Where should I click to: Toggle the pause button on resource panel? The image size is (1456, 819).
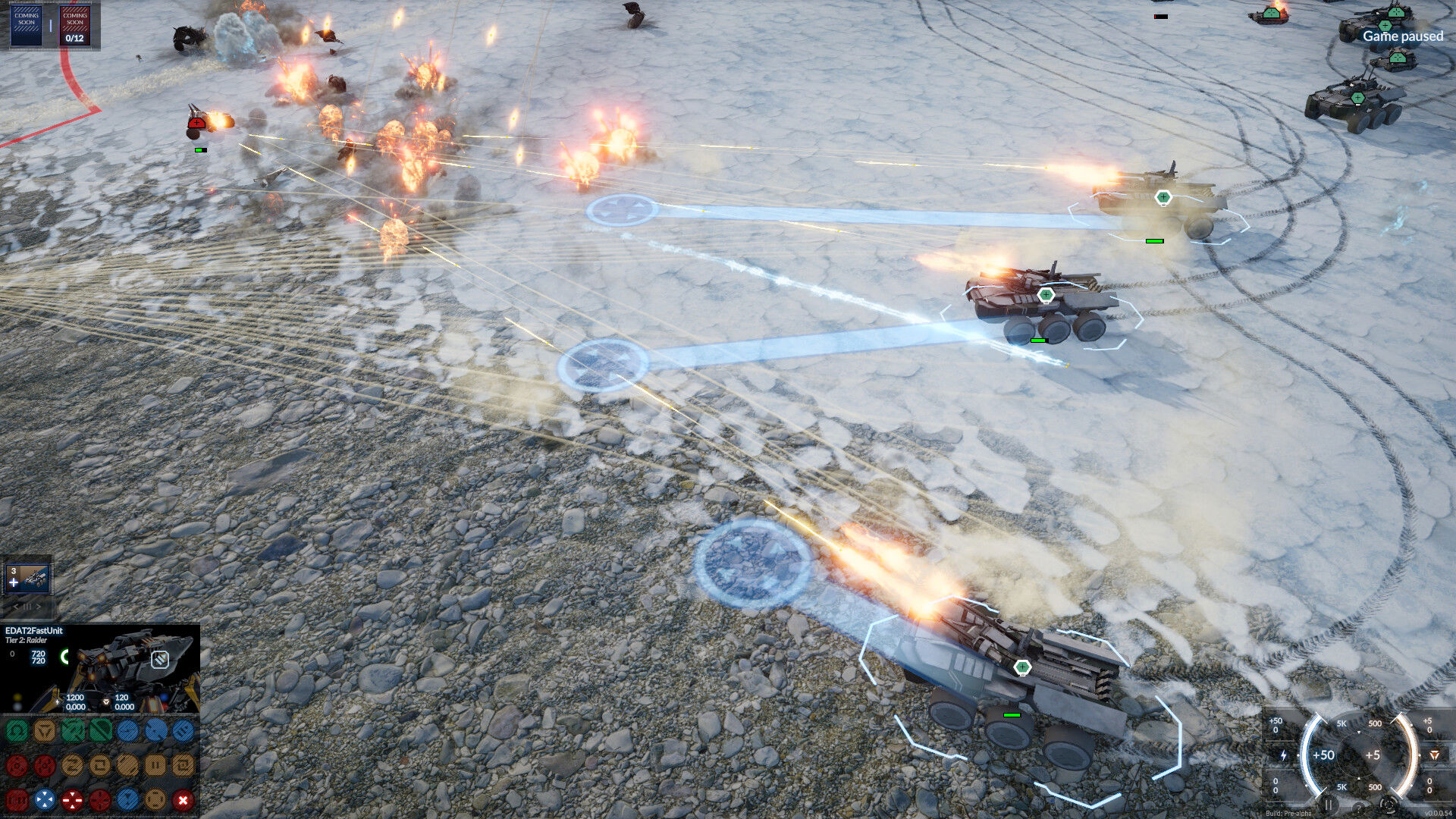[x=1328, y=805]
